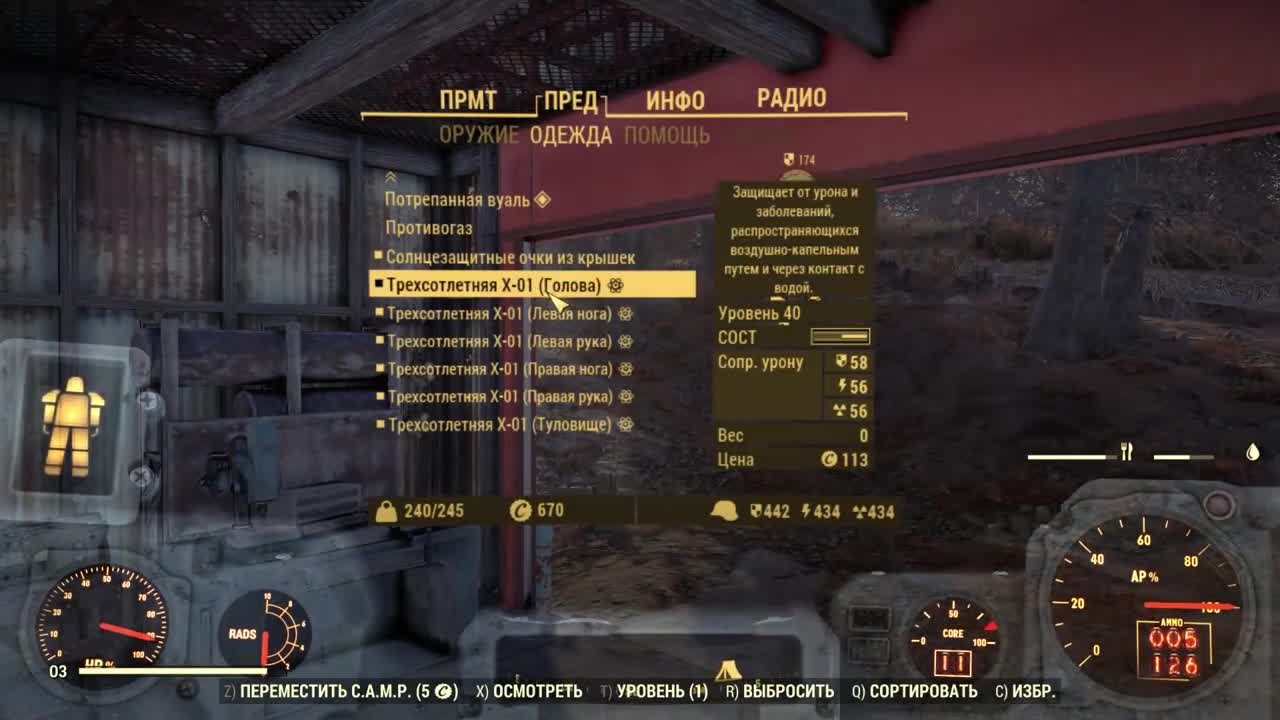Select Солнцезащитные очки из крышек
1280x720 pixels.
(510, 258)
